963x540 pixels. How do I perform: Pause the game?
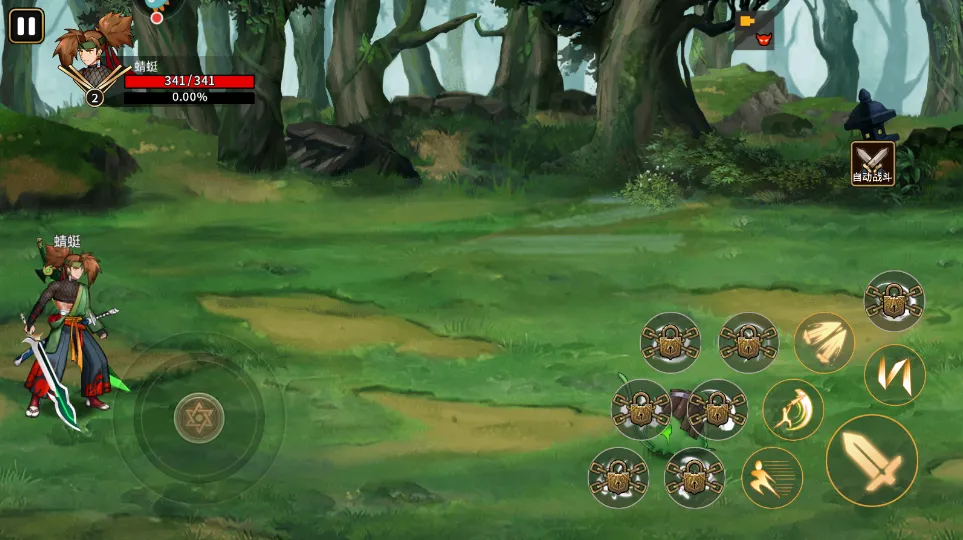[26, 25]
